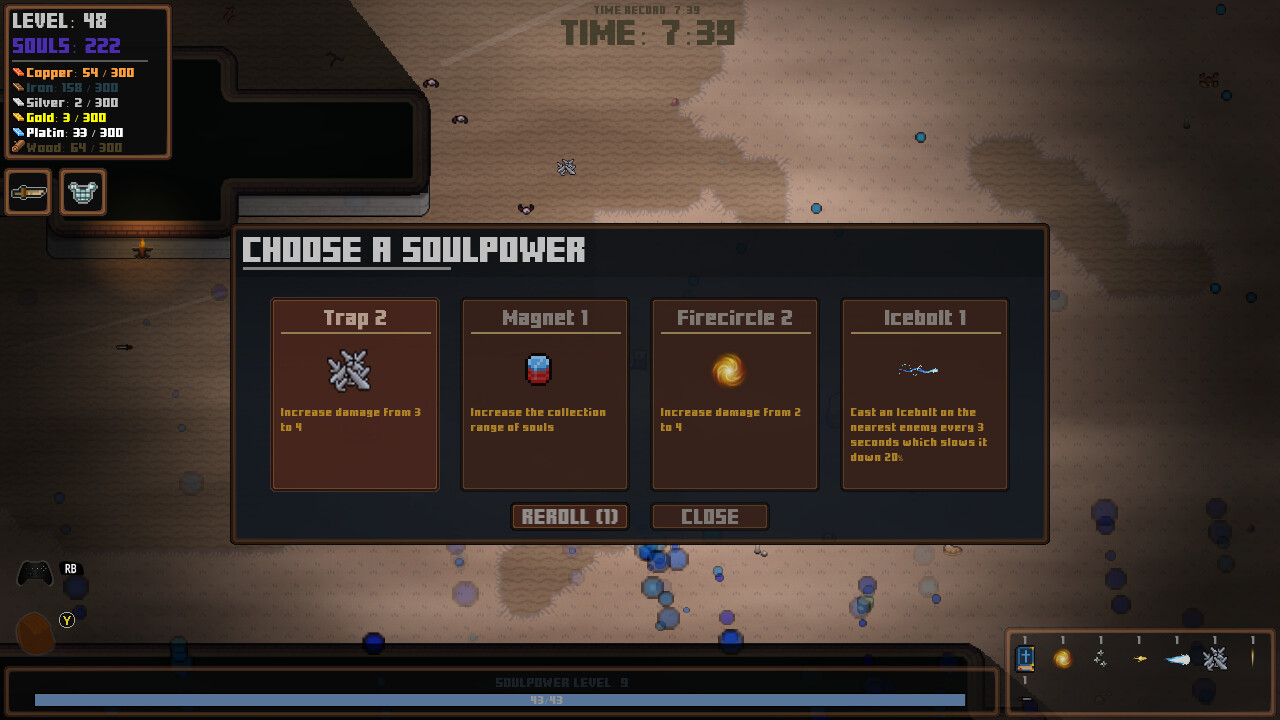Image resolution: width=1280 pixels, height=720 pixels.
Task: Click the gamepad controller icon
Action: (x=33, y=570)
